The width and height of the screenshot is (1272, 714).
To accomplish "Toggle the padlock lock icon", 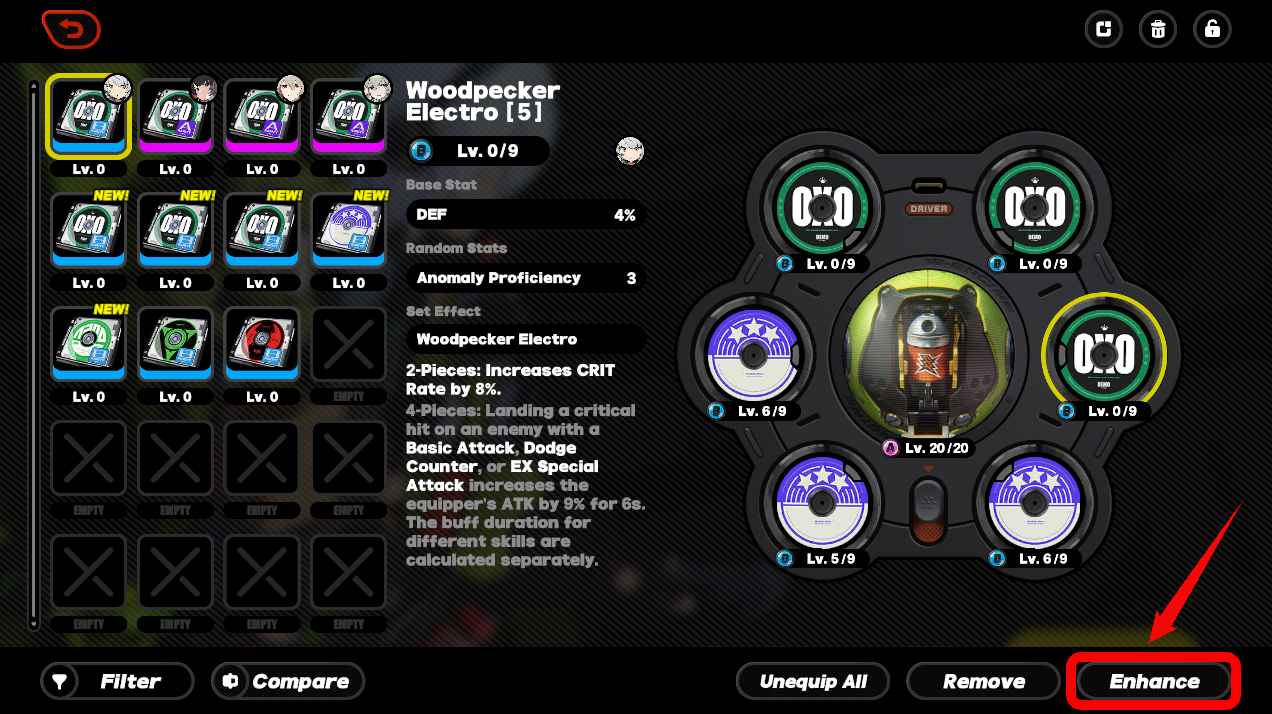I will pos(1212,29).
